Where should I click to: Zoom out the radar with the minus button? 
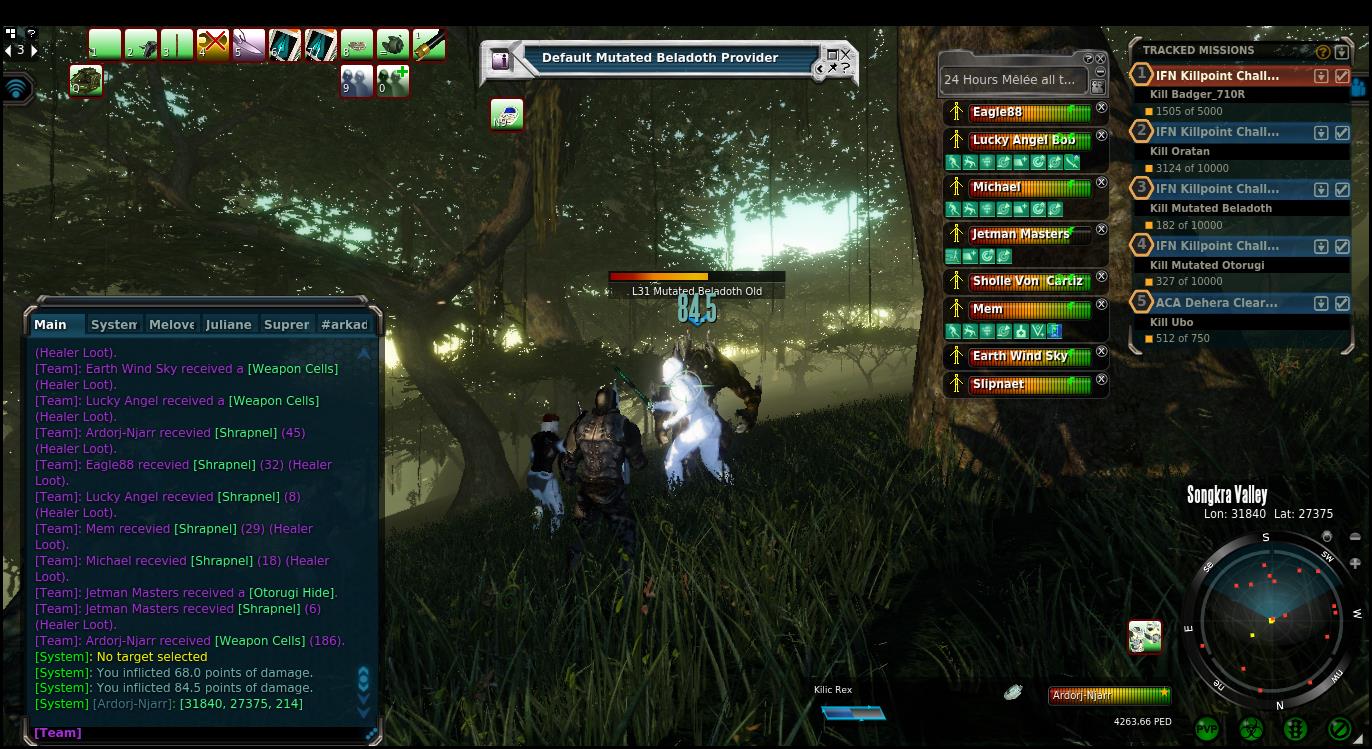pyautogui.click(x=1355, y=537)
